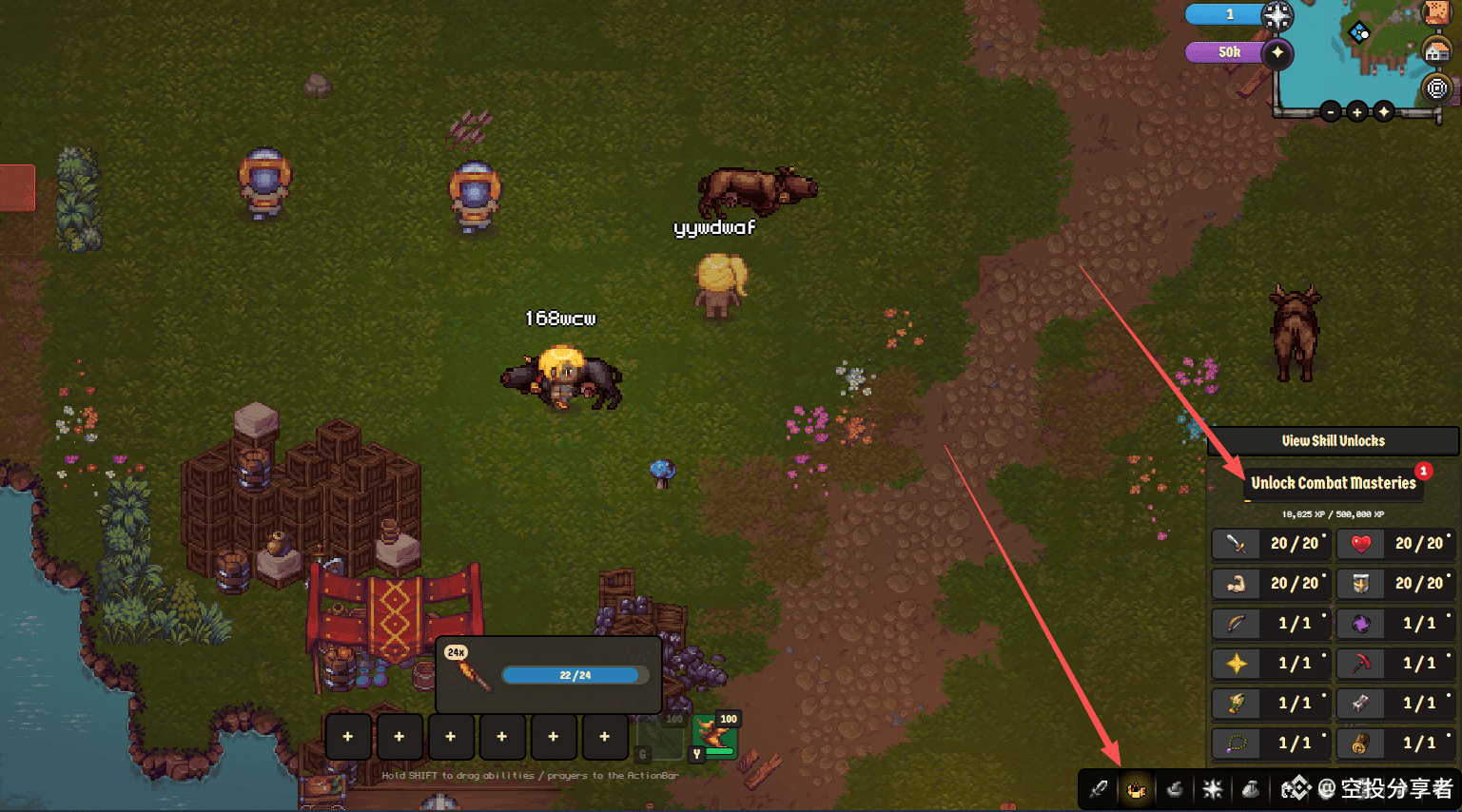Select the shield defence skill row
Image resolution: width=1462 pixels, height=812 pixels.
tap(1395, 584)
